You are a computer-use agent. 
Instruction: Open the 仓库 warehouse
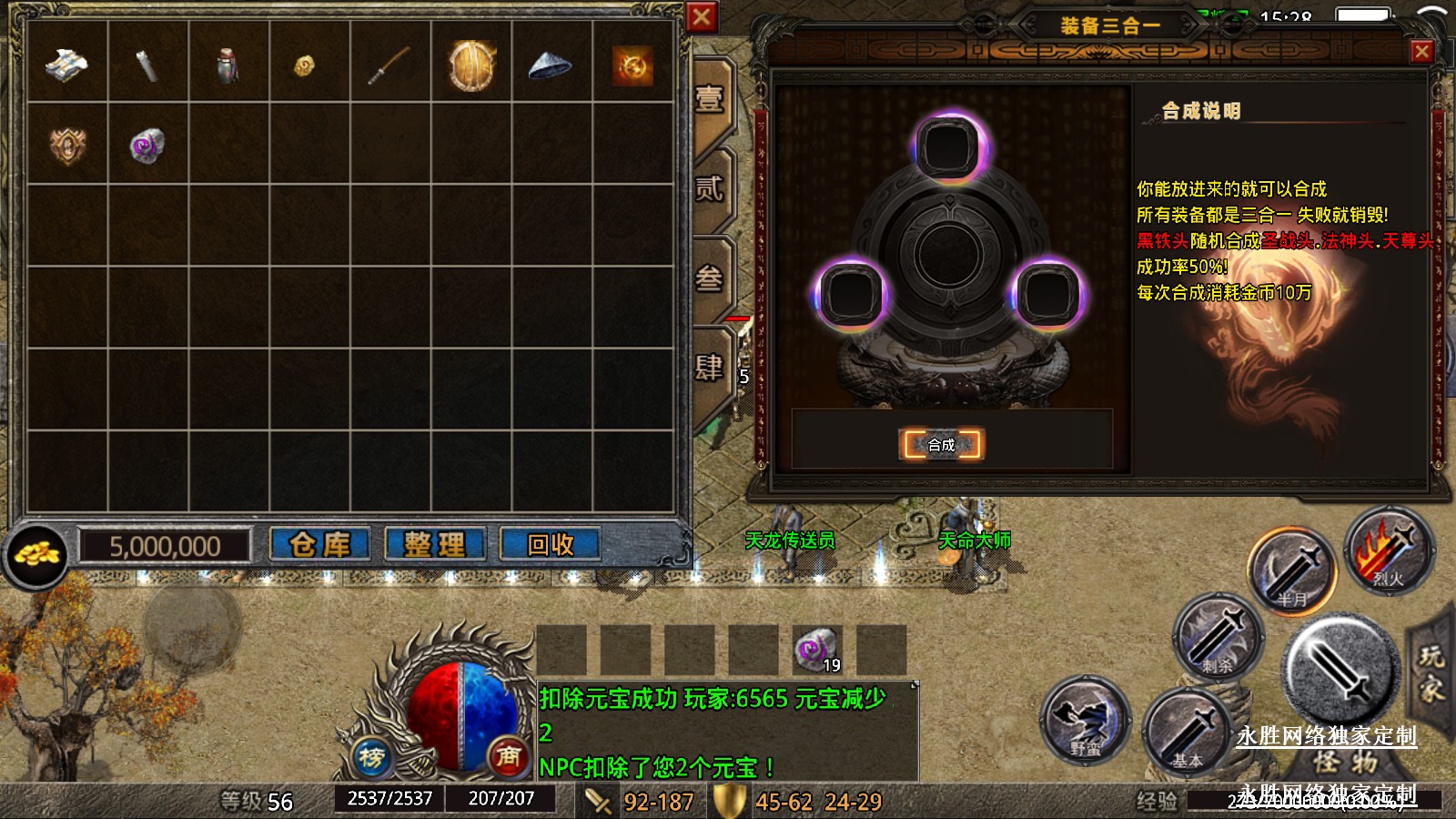(x=320, y=545)
